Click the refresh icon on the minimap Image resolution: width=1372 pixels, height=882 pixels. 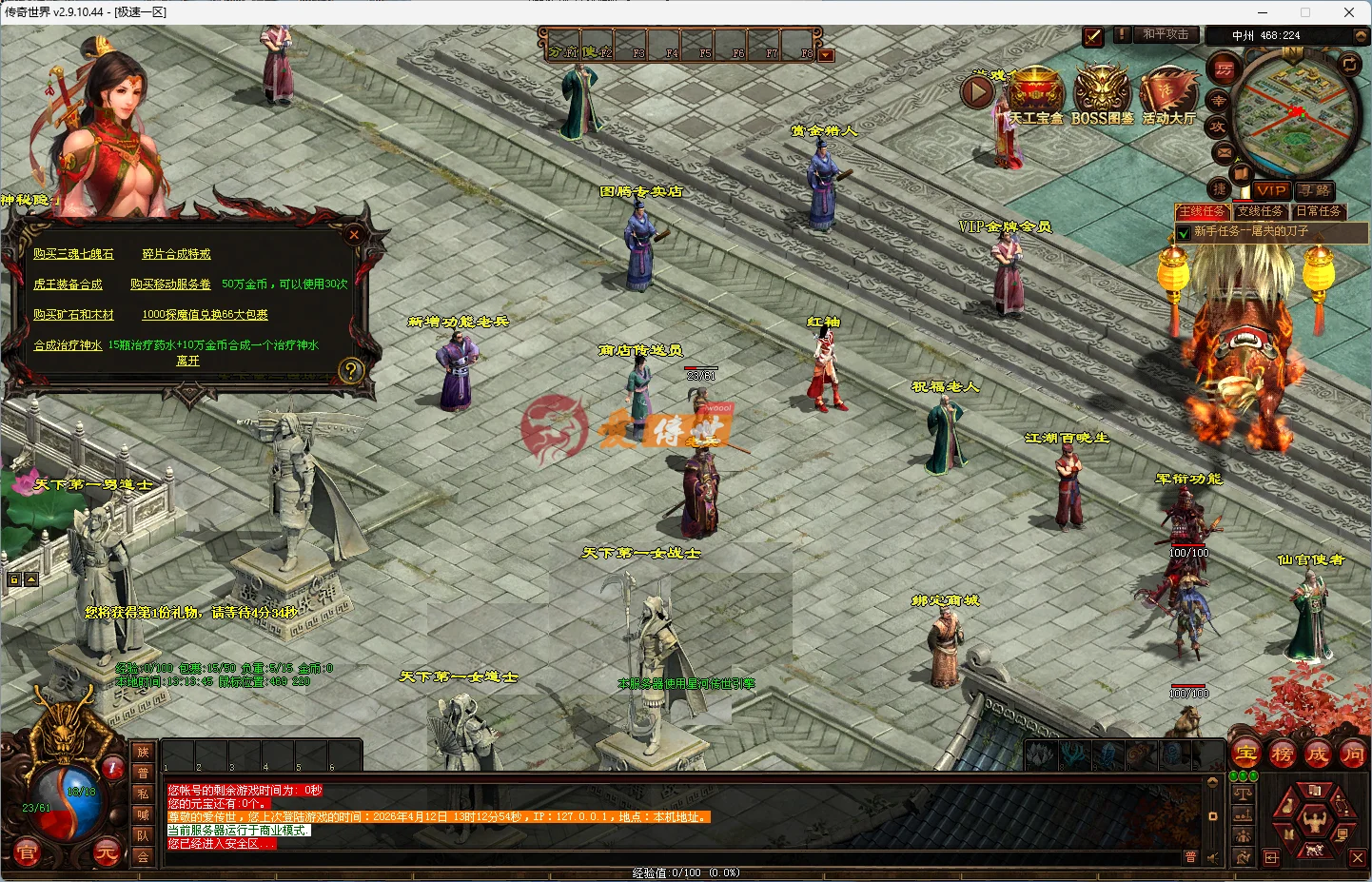[x=1349, y=63]
